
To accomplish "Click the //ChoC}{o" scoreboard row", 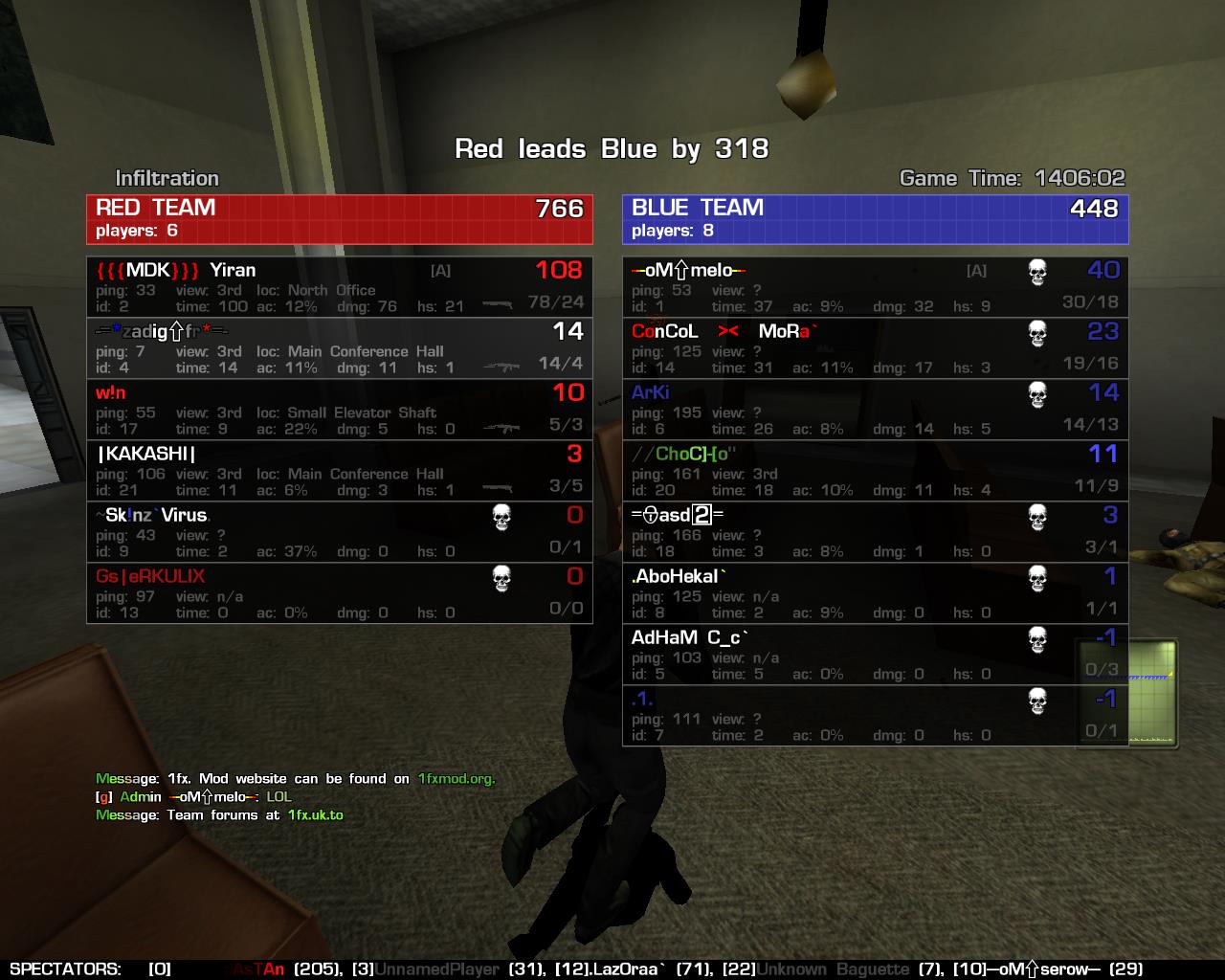I will coord(875,471).
